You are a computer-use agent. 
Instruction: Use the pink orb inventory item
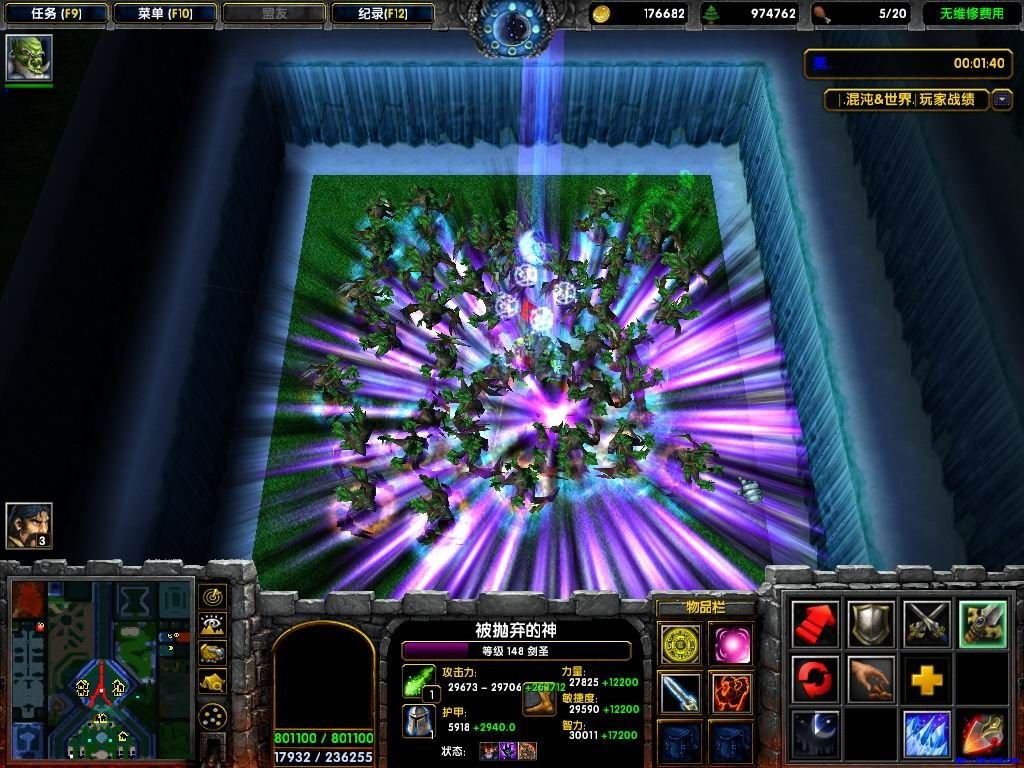pyautogui.click(x=729, y=641)
